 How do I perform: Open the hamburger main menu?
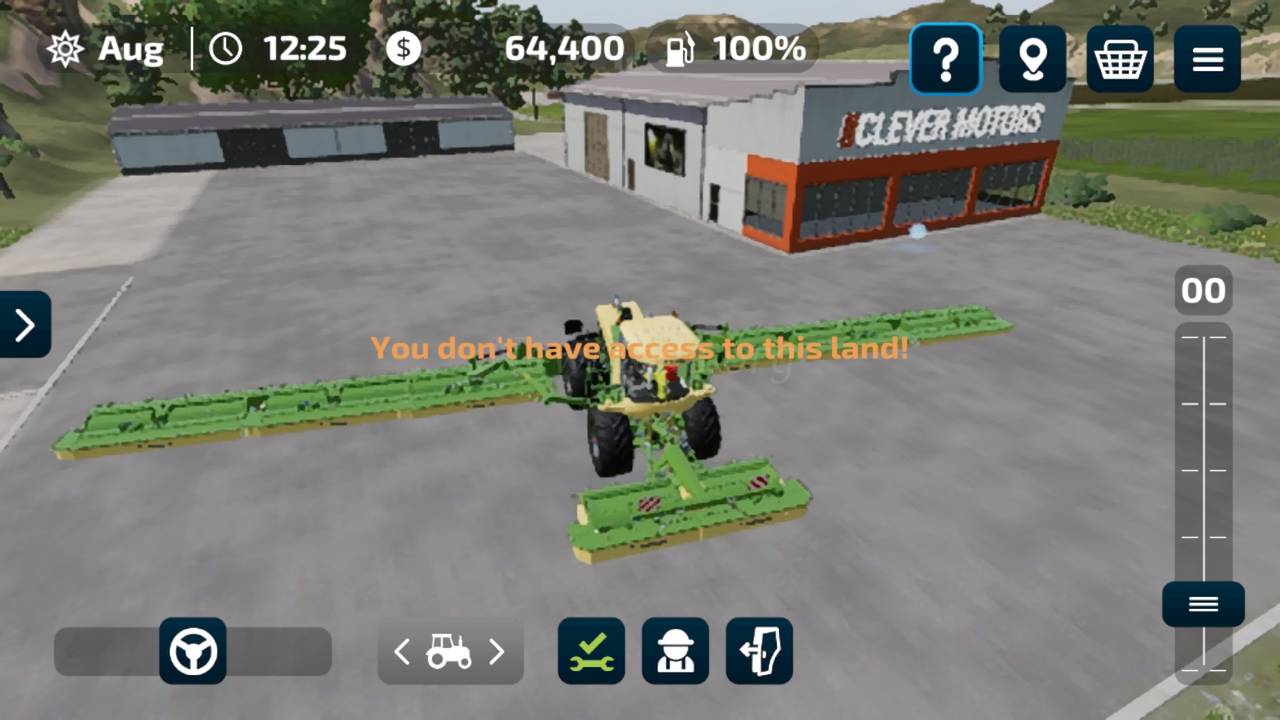point(1207,59)
